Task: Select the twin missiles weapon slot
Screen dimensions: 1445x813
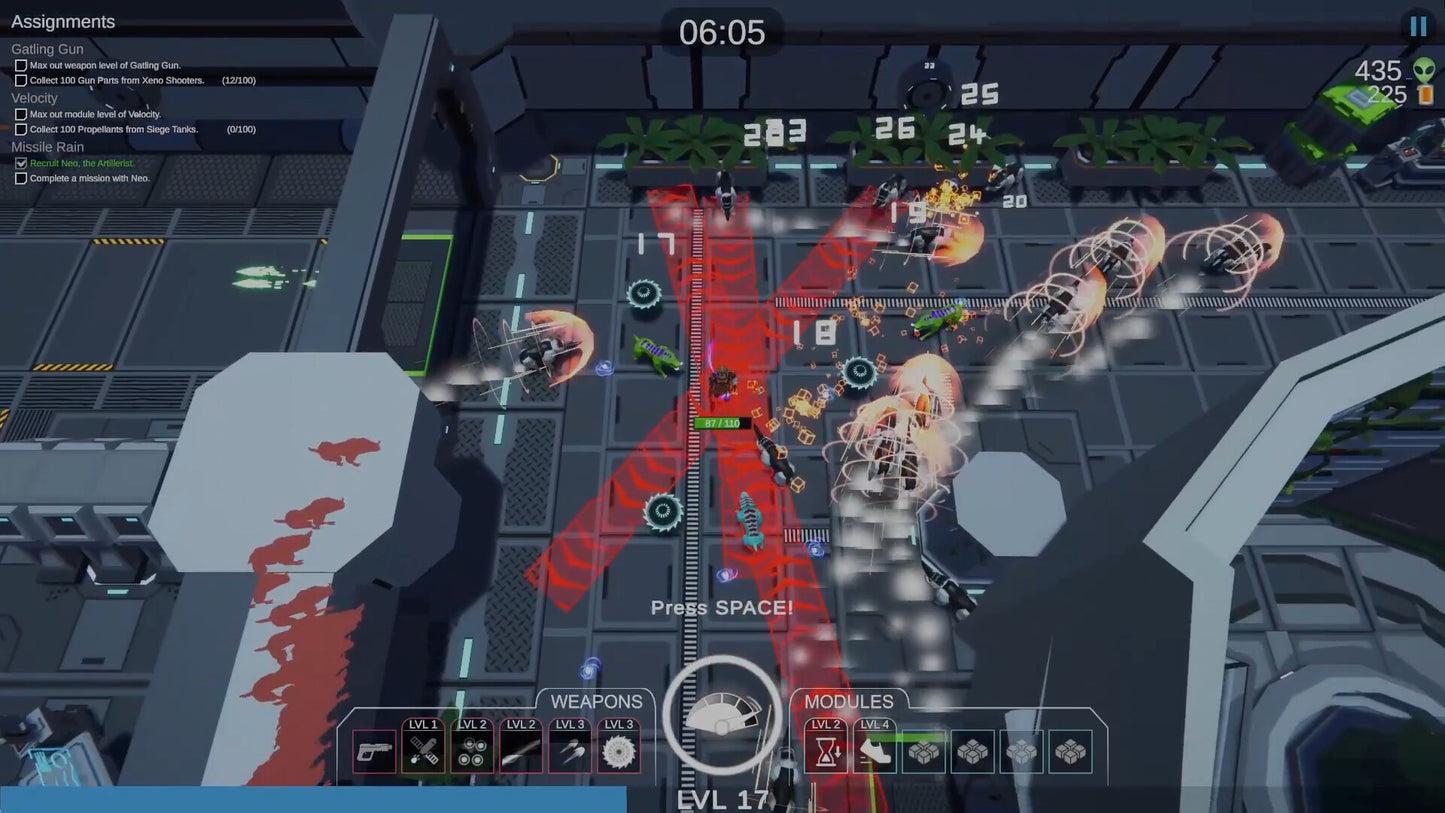Action: [570, 751]
